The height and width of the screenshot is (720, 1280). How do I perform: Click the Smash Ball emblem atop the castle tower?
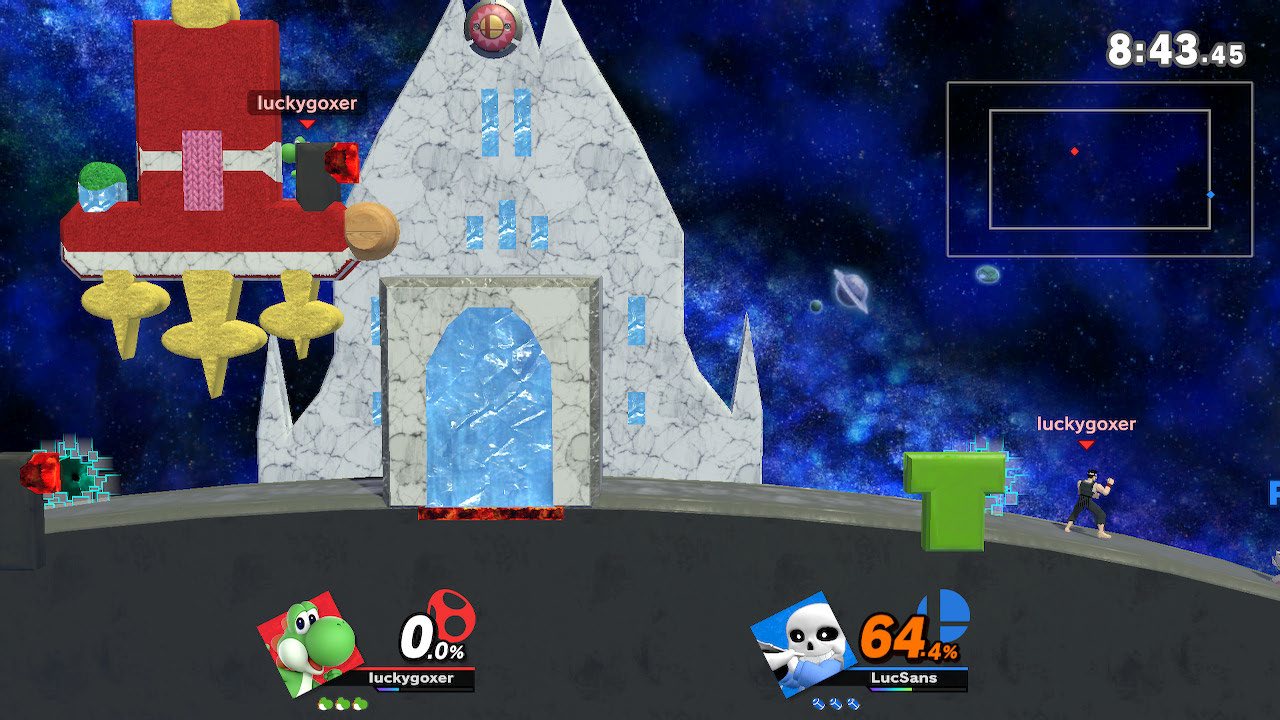[492, 27]
